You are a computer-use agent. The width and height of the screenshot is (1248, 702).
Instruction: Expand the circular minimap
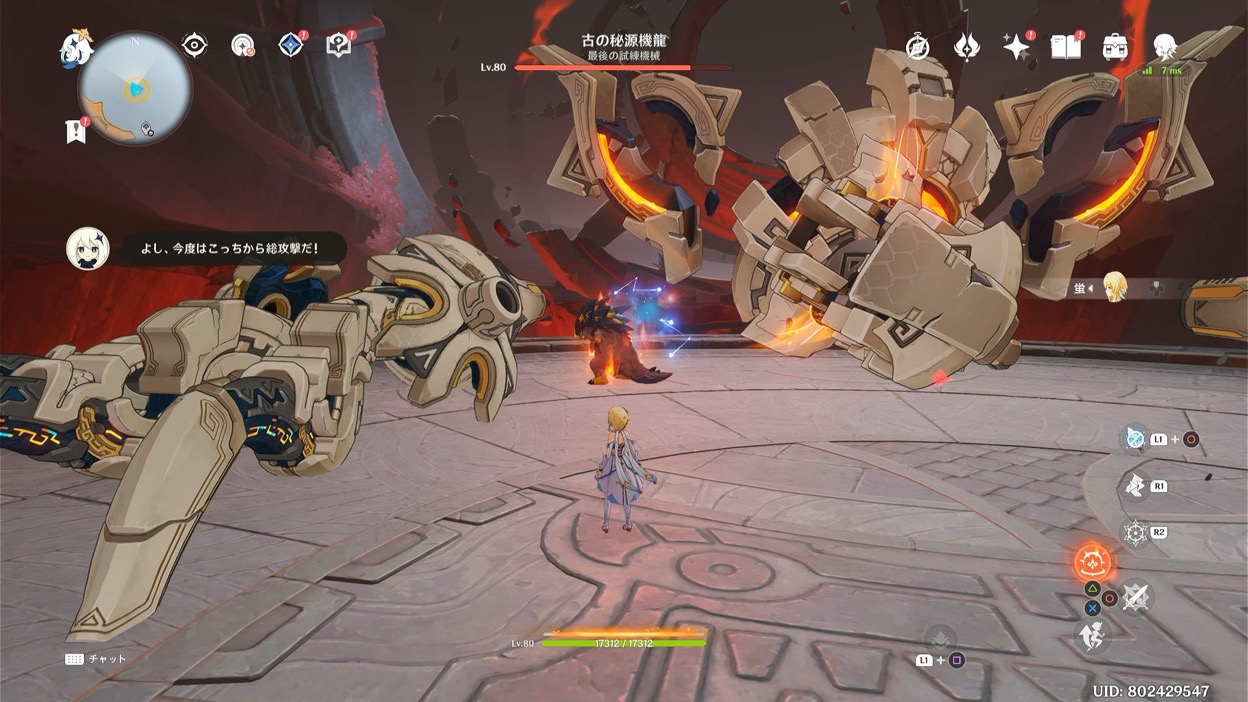tap(135, 89)
